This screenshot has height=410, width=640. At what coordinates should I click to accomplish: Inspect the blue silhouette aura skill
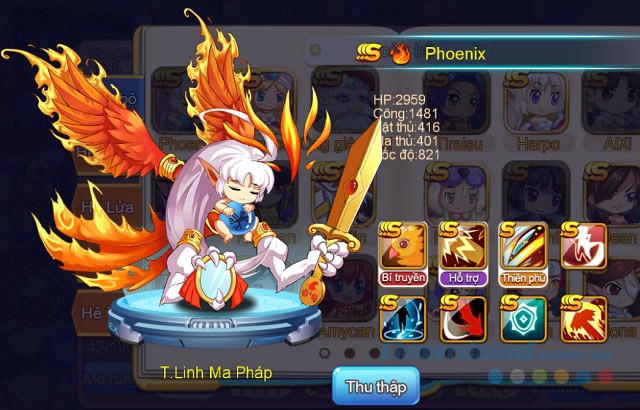(x=403, y=319)
